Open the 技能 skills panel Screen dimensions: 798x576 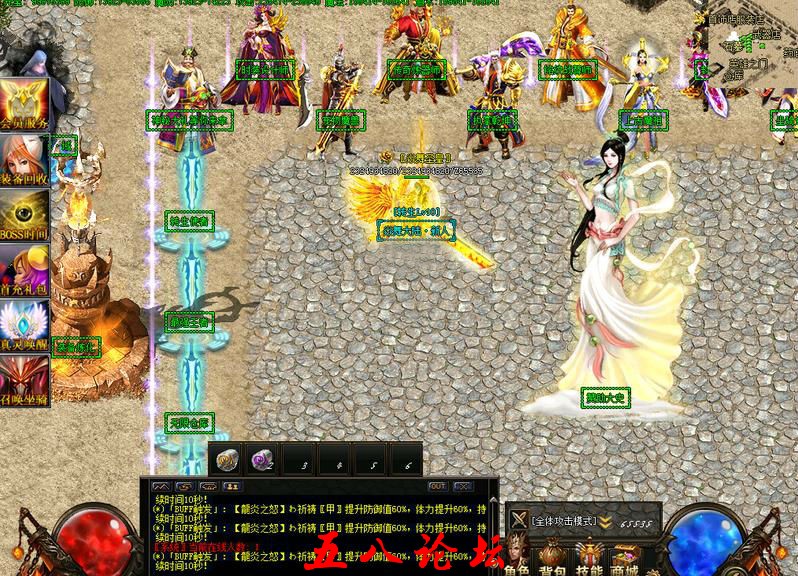589,560
